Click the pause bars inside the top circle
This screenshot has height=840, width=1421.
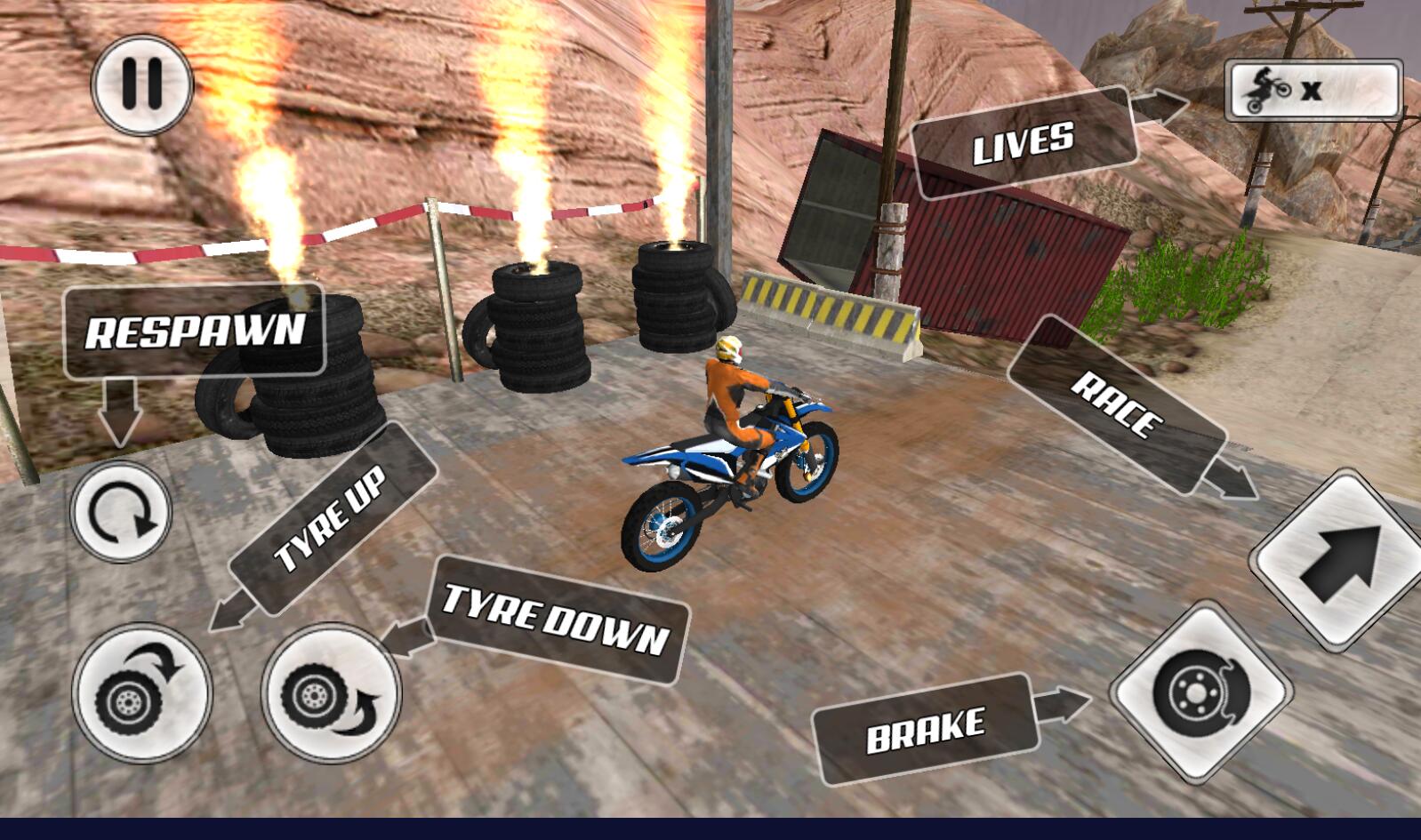click(x=140, y=86)
